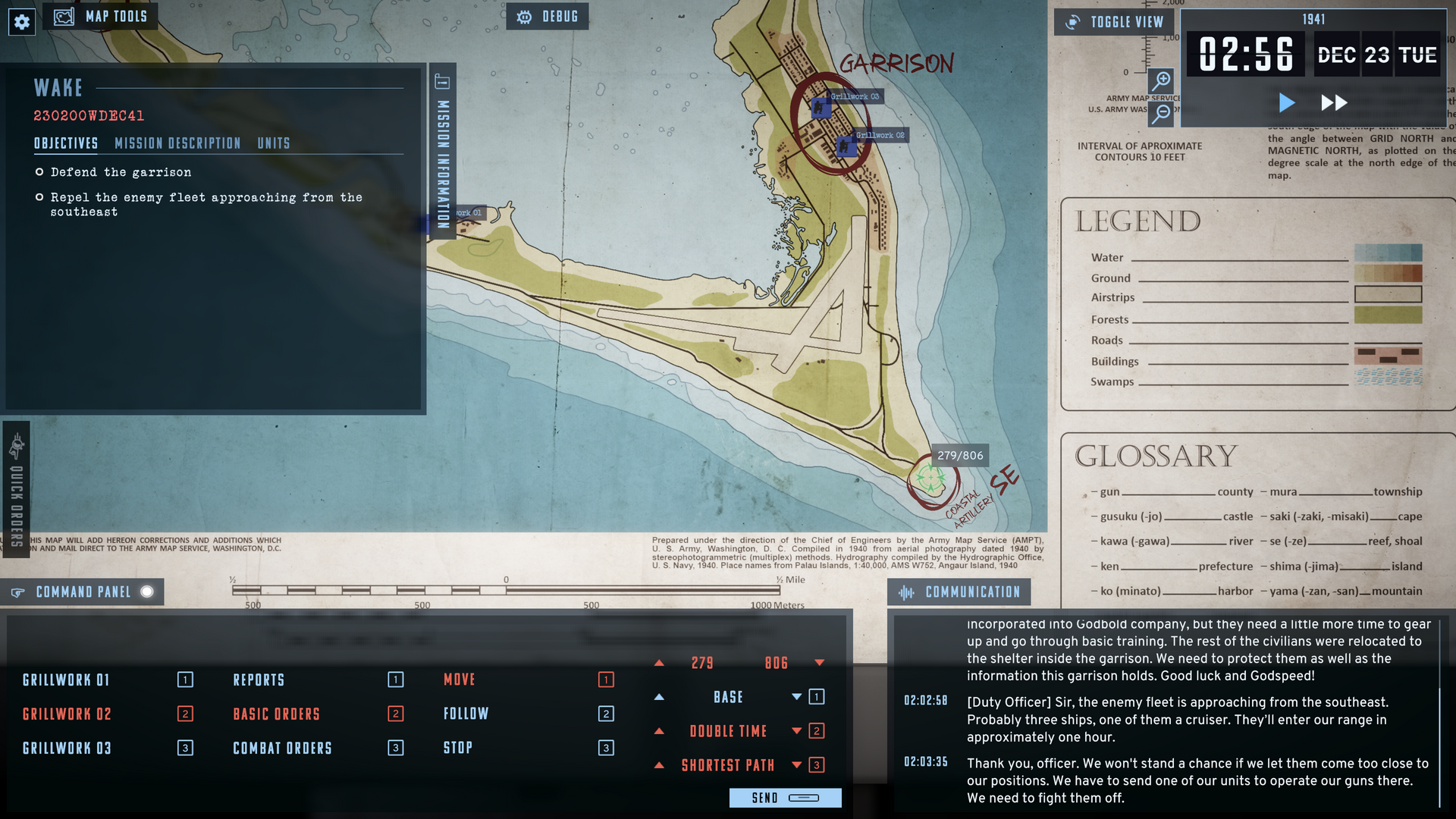This screenshot has width=1456, height=819.
Task: Send the composed order
Action: (785, 798)
